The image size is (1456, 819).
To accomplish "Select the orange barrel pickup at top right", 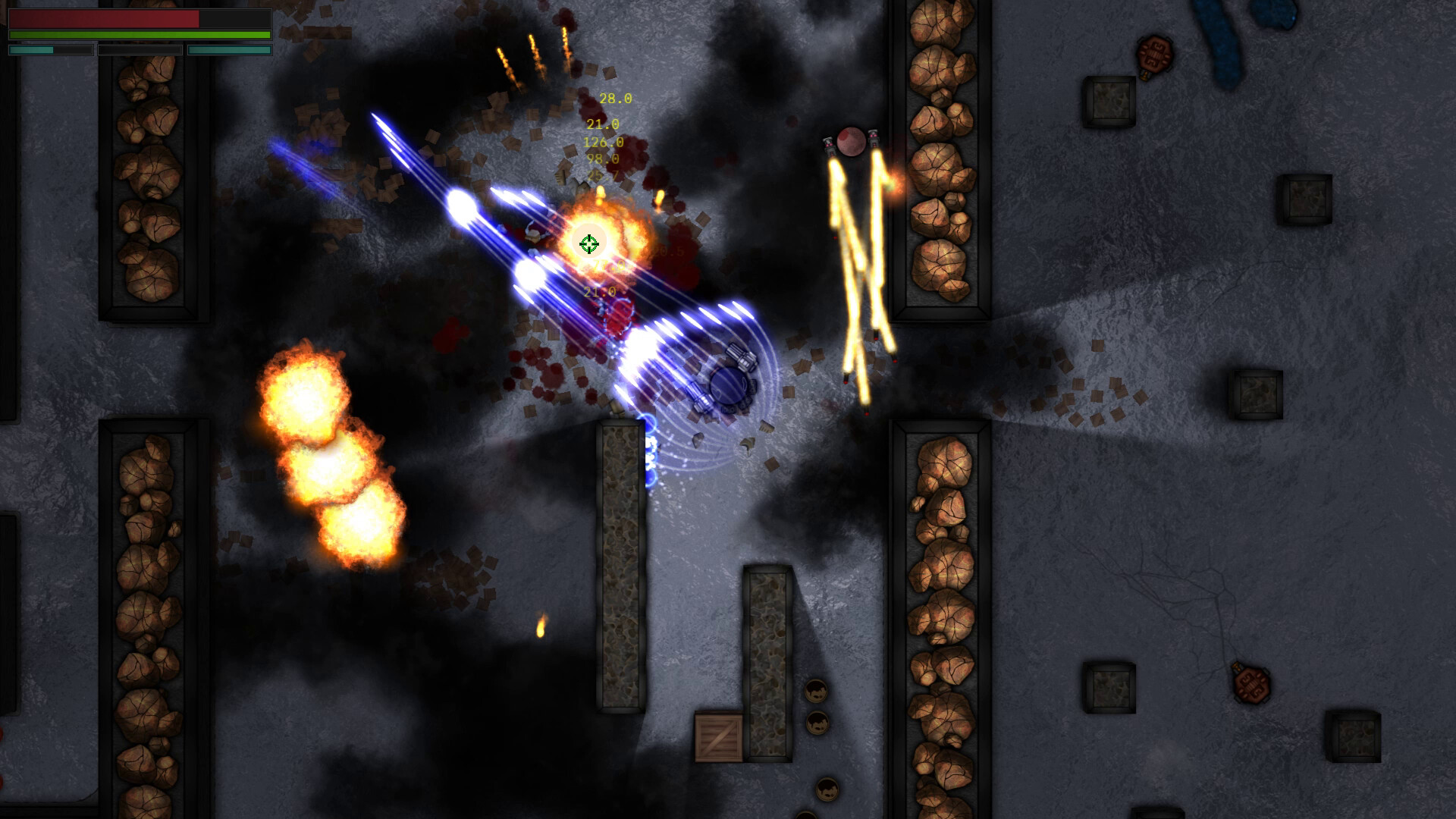I will (1154, 57).
